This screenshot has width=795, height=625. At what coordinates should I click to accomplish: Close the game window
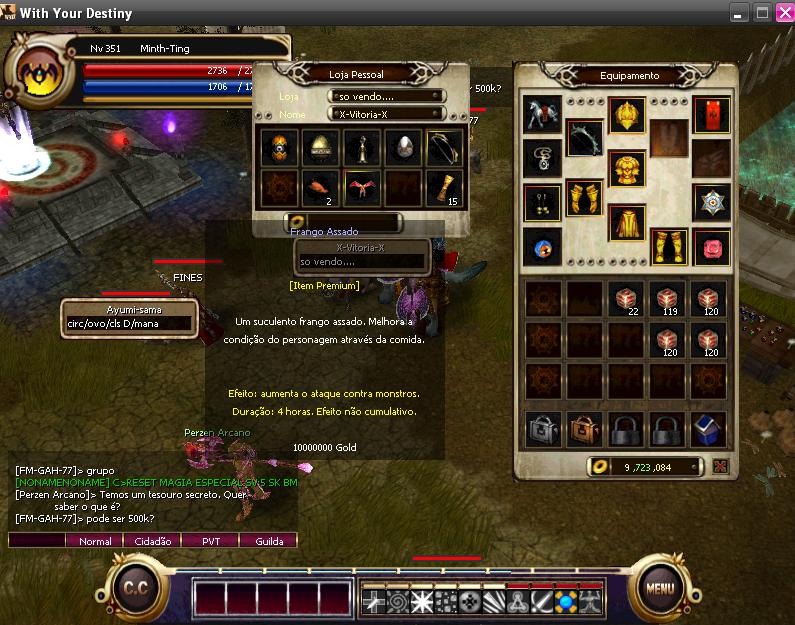pyautogui.click(x=781, y=12)
